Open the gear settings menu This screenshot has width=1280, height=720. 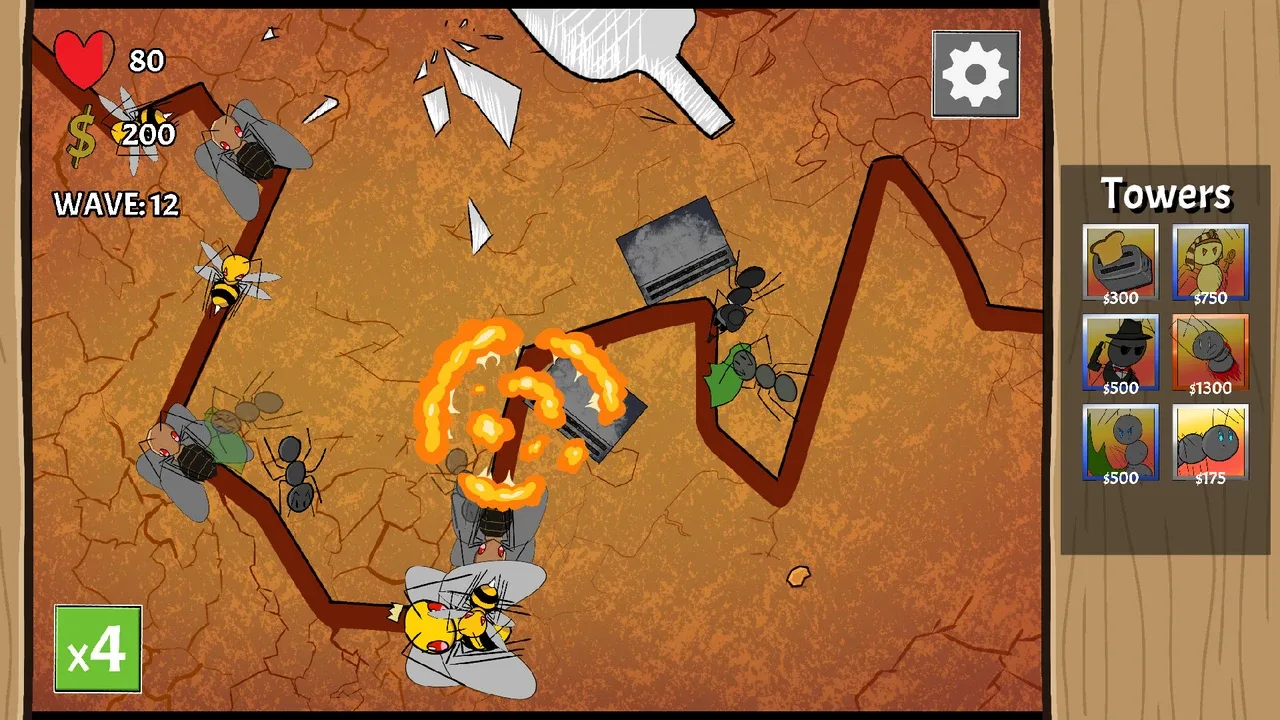pyautogui.click(x=975, y=74)
